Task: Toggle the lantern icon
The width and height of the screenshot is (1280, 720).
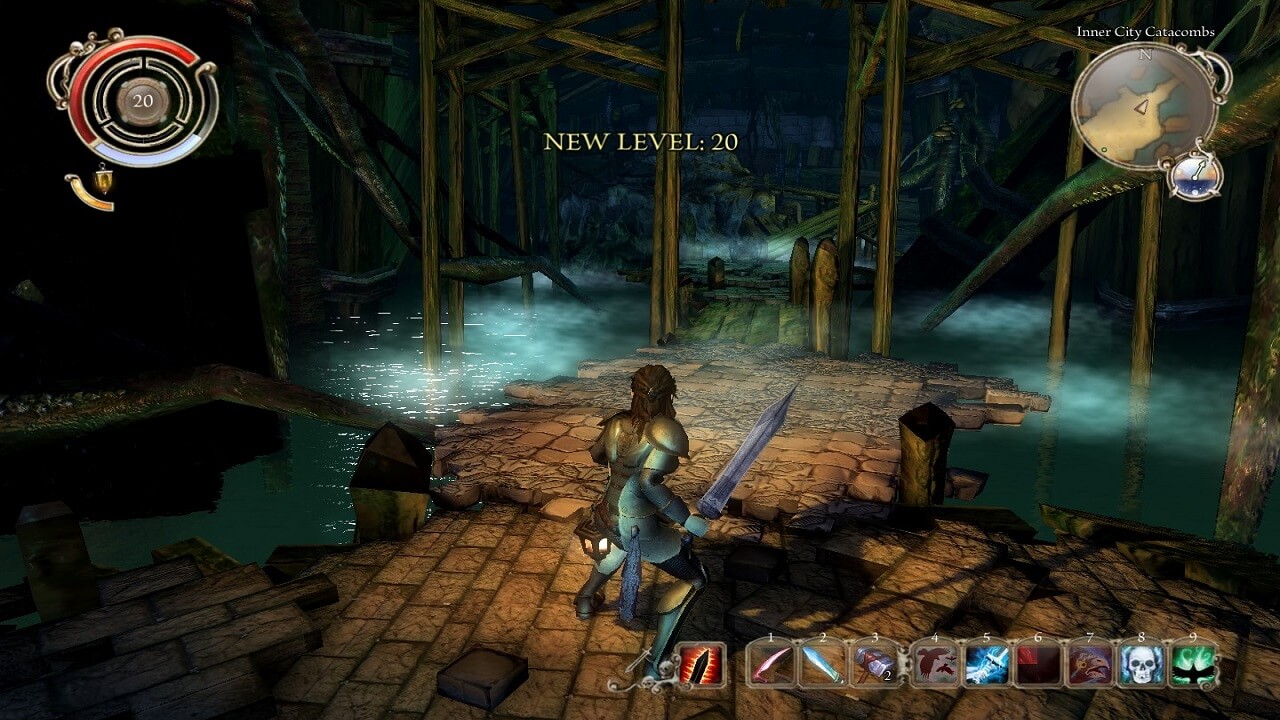Action: click(103, 181)
